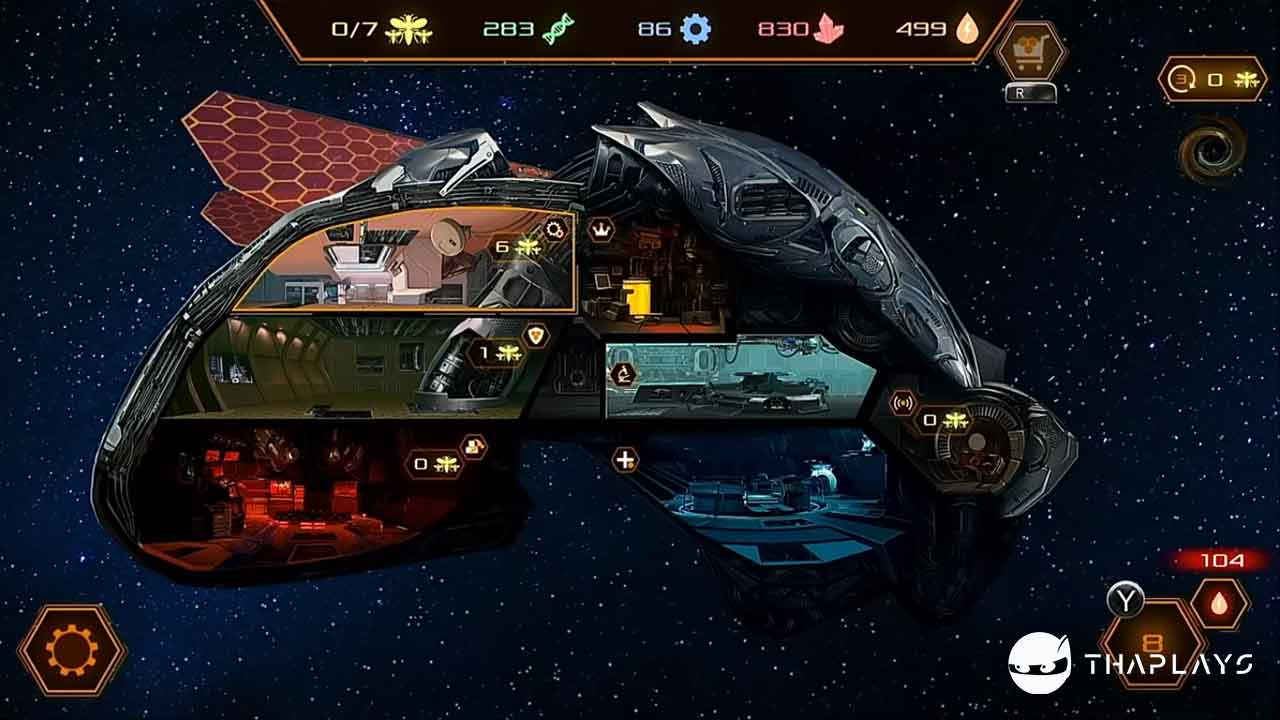Select the plus-sign medical bay icon
The height and width of the screenshot is (720, 1280).
point(625,460)
